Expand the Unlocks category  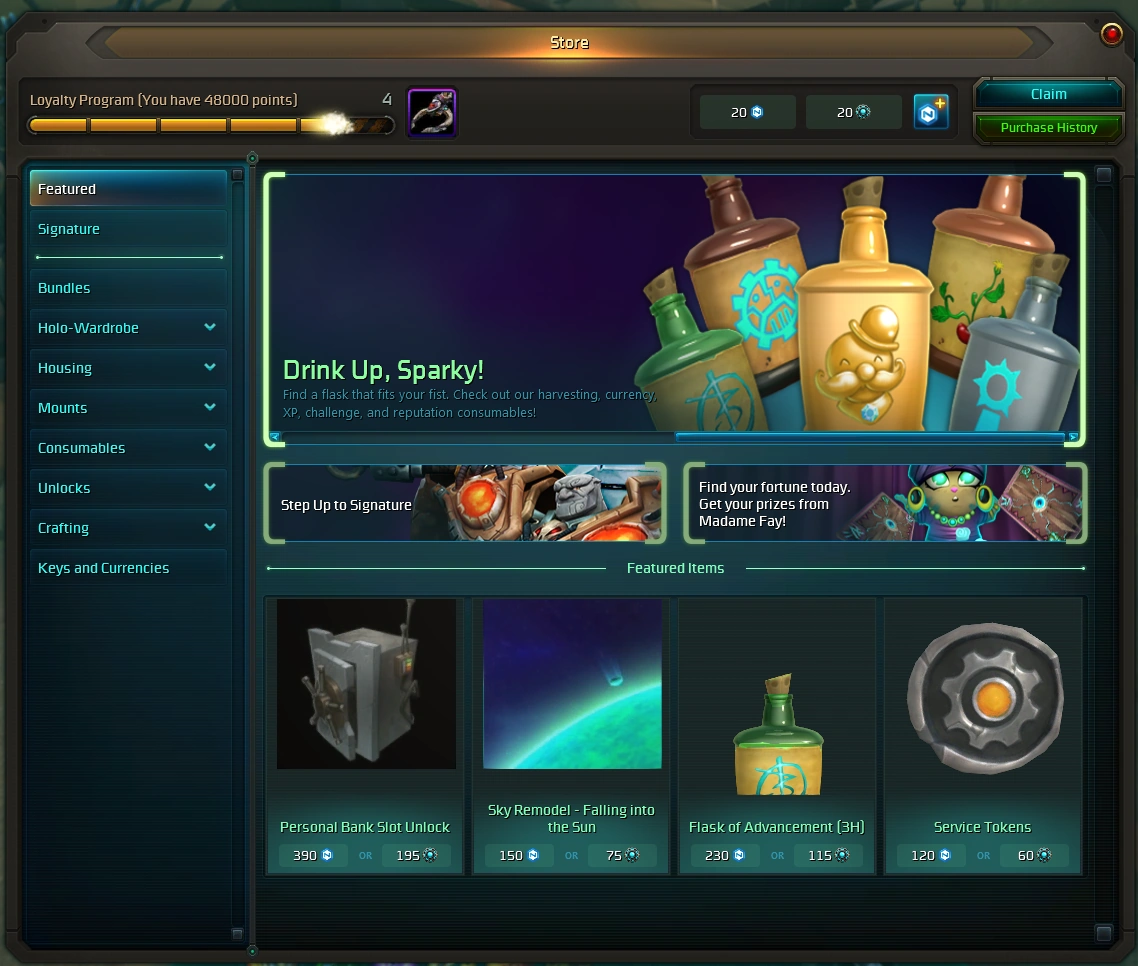128,488
